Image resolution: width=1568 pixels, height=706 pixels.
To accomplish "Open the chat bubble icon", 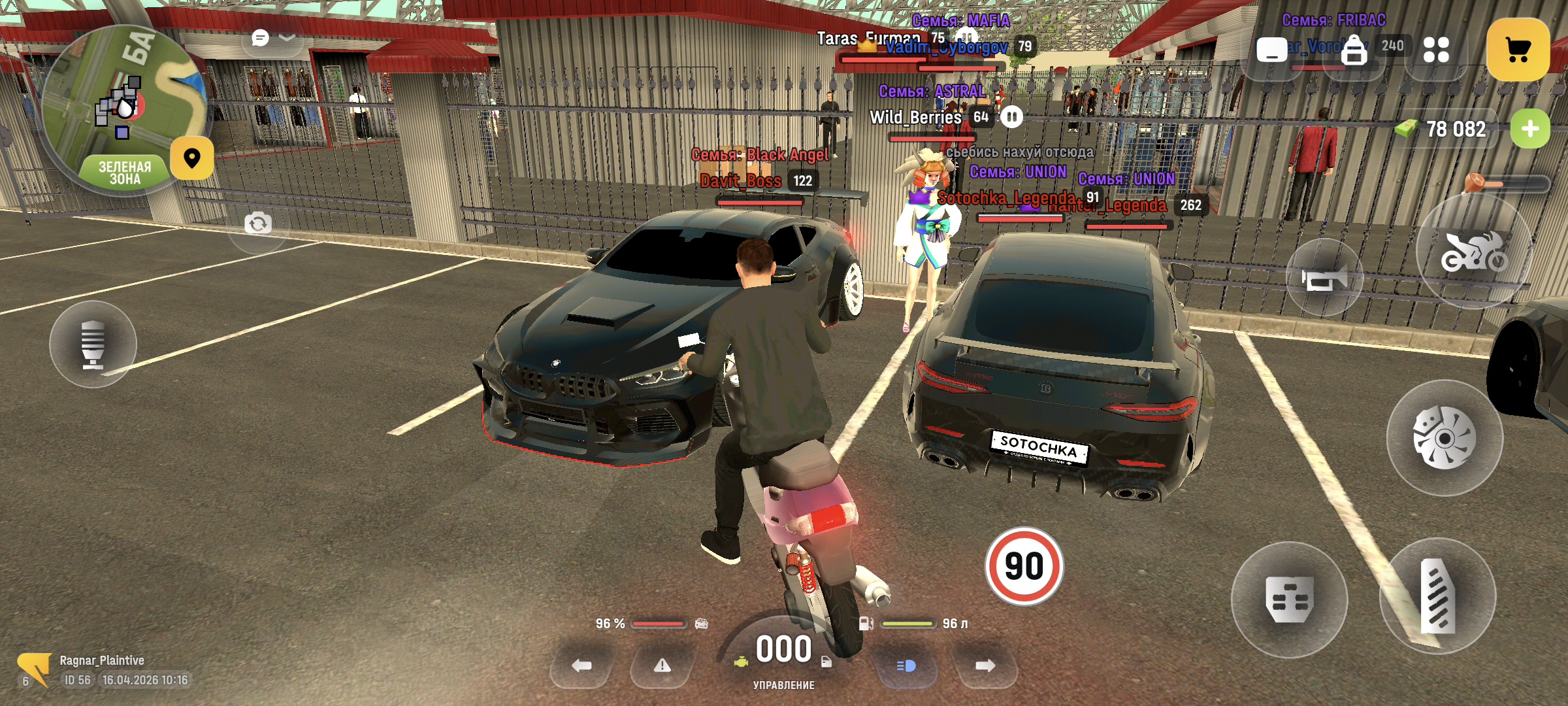I will tap(260, 38).
